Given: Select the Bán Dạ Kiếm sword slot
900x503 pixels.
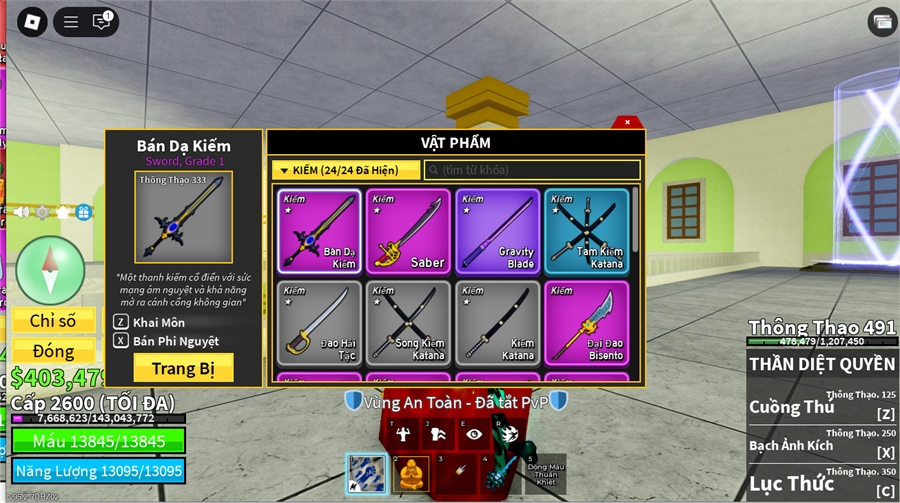Looking at the screenshot, I should pos(319,231).
